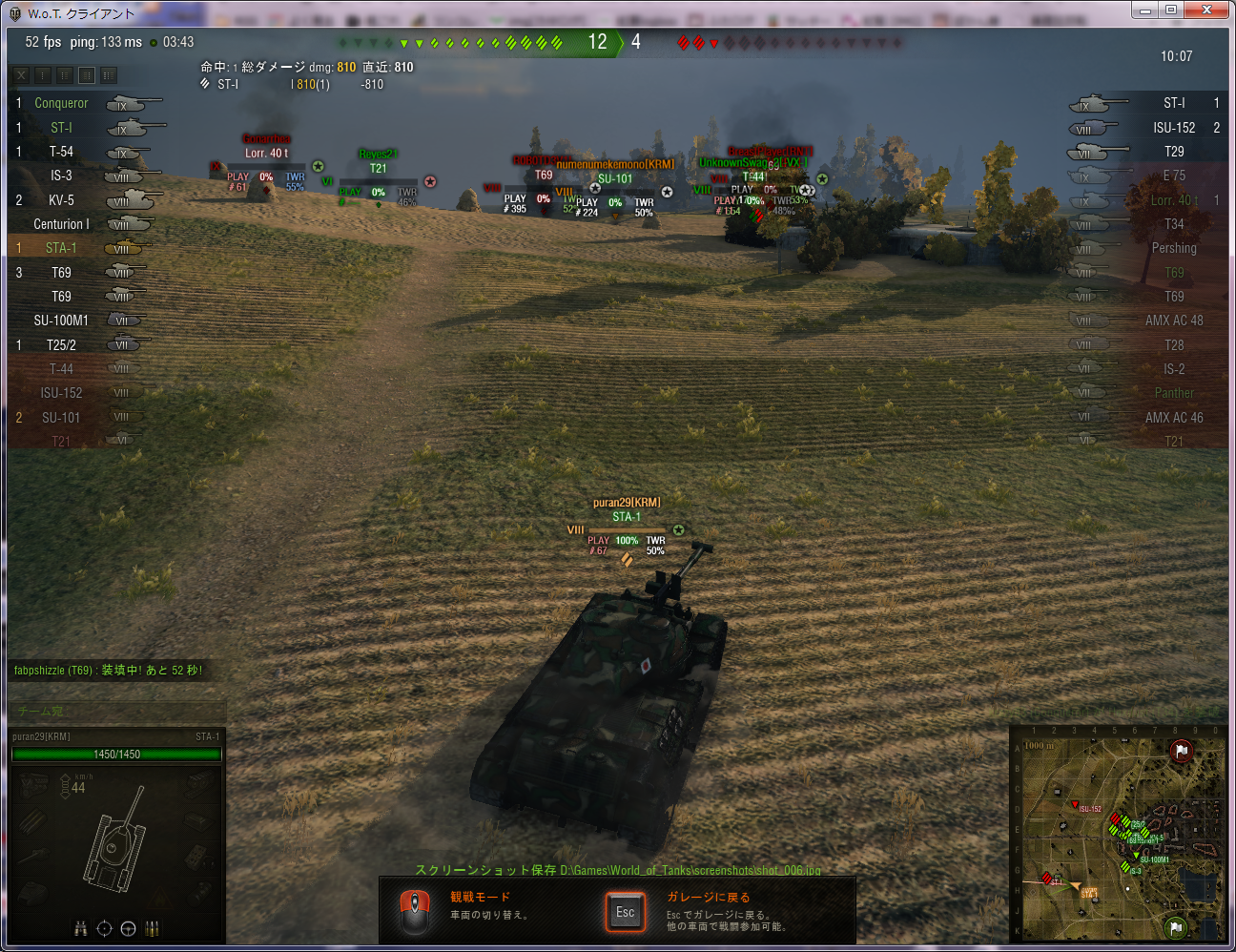Open the team chat input field
The image size is (1236, 952).
(x=116, y=711)
